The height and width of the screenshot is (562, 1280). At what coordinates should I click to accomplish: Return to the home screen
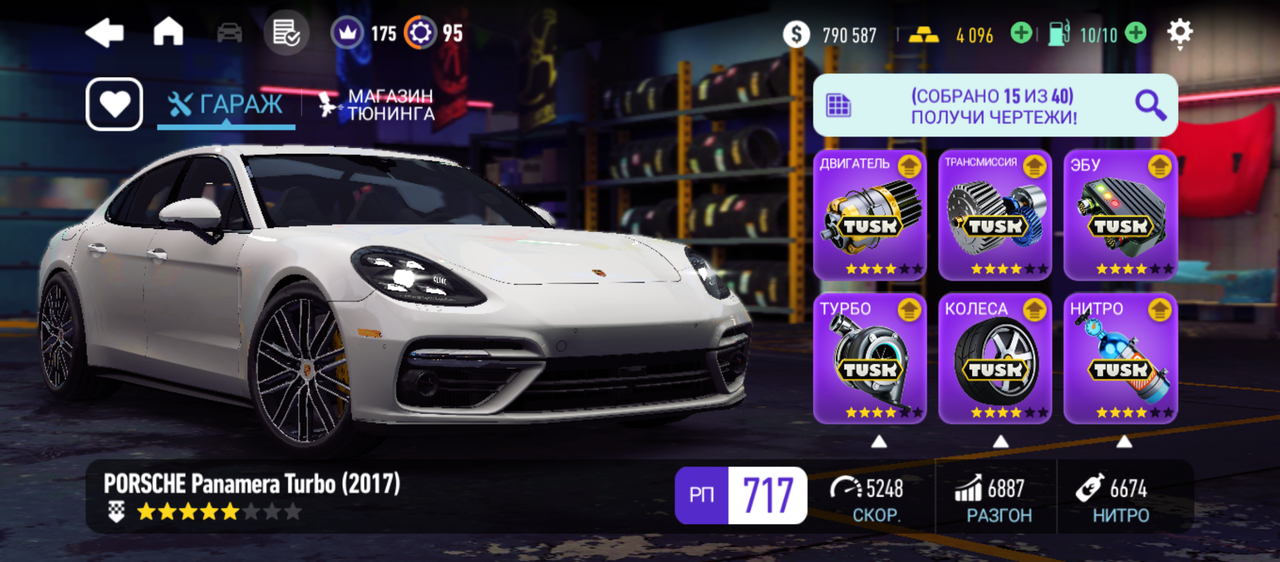coord(168,33)
